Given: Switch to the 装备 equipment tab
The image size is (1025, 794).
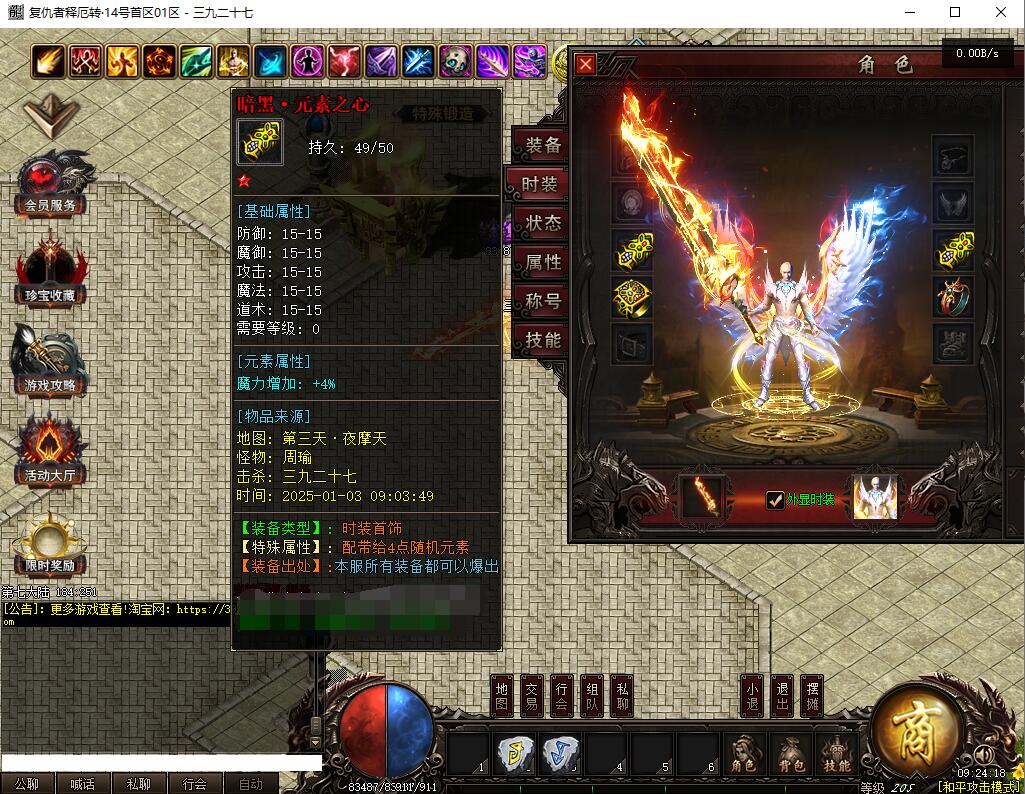Looking at the screenshot, I should tap(543, 146).
